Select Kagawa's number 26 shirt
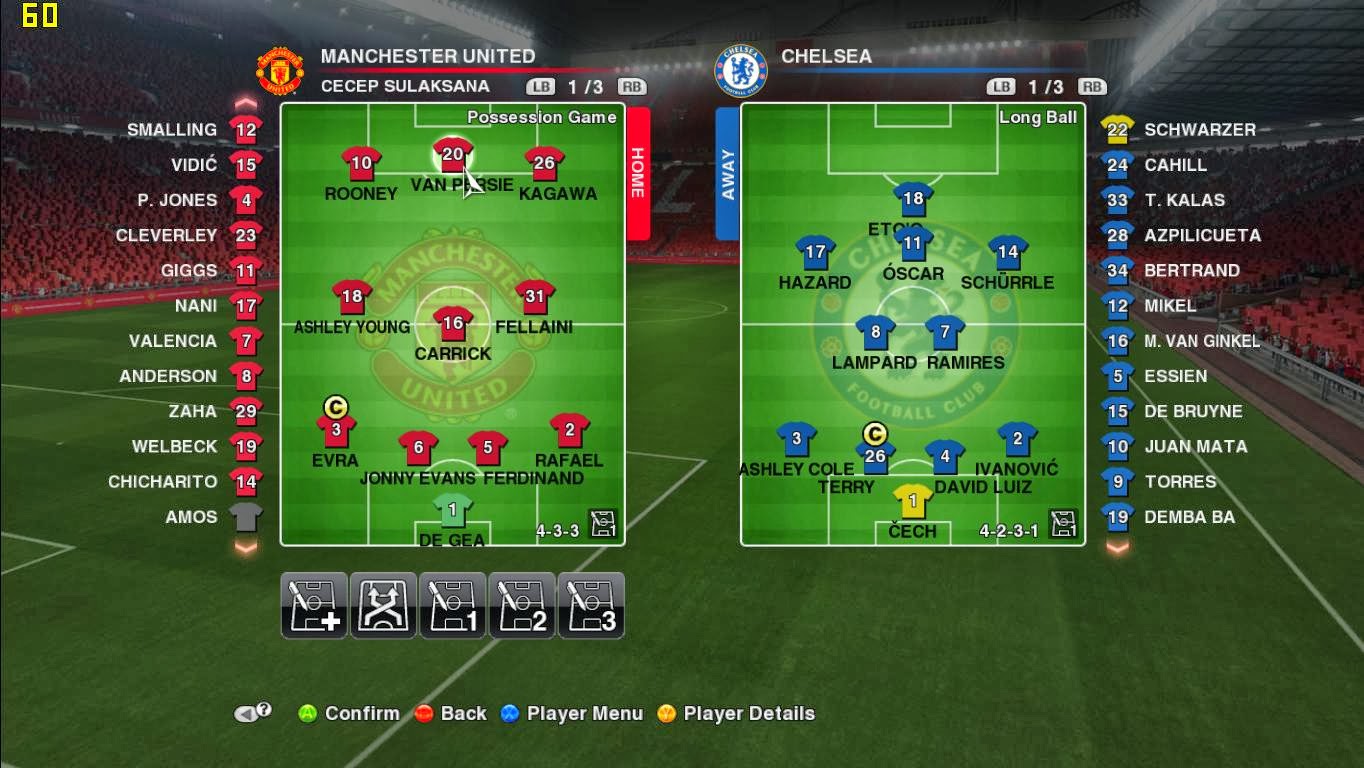This screenshot has width=1364, height=768. [544, 164]
